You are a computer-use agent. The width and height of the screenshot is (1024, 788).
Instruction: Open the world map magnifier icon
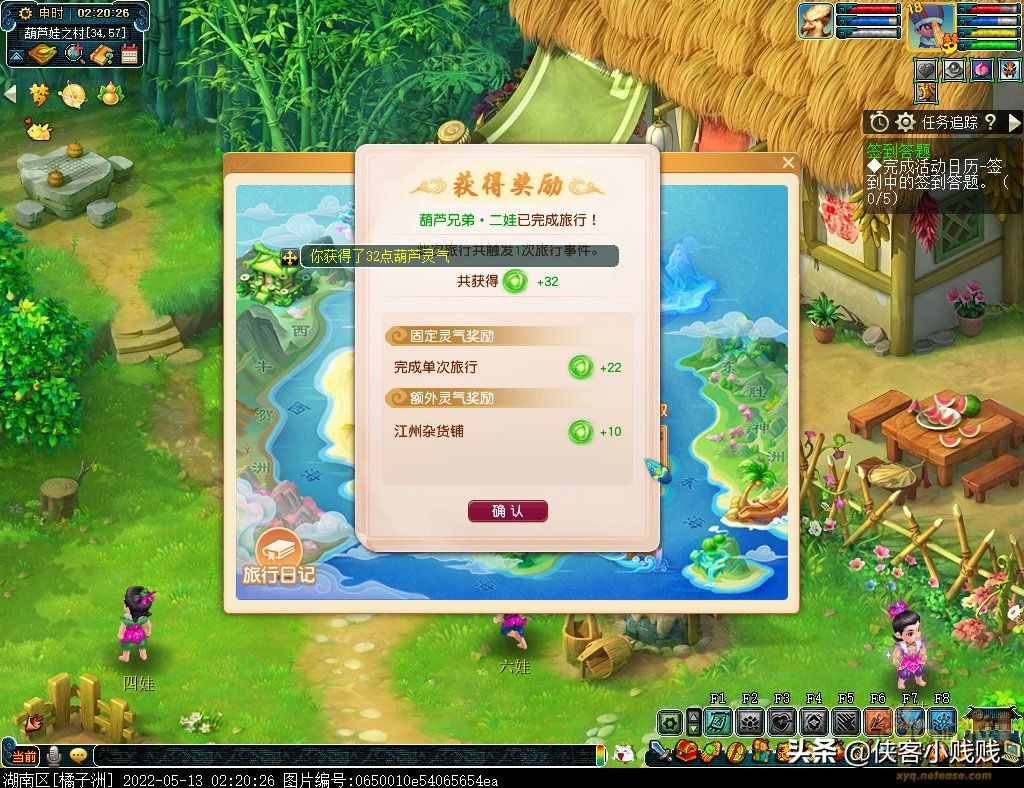tap(74, 54)
